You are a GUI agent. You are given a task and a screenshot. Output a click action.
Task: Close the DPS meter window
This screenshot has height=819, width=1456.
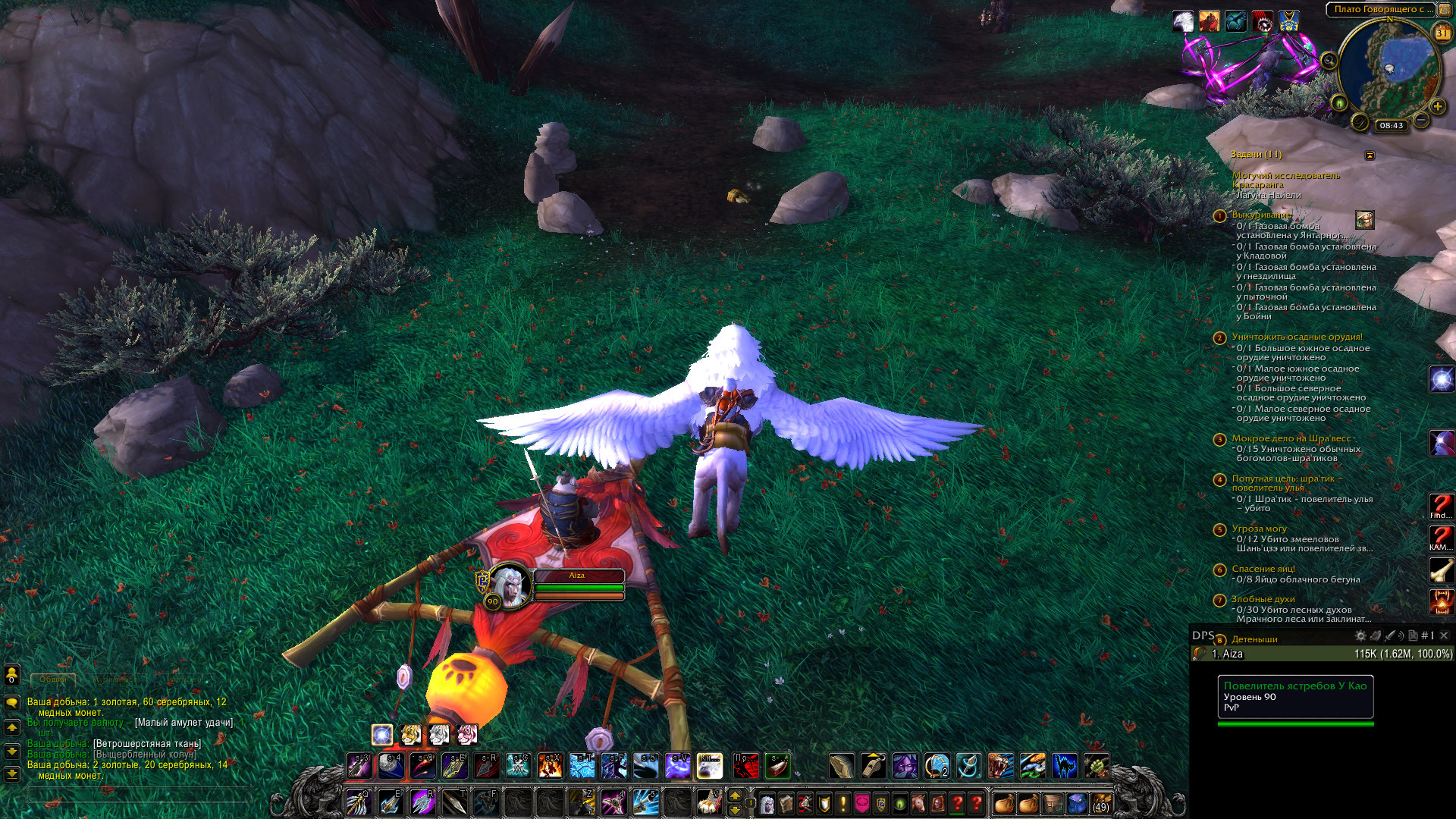click(x=1444, y=635)
